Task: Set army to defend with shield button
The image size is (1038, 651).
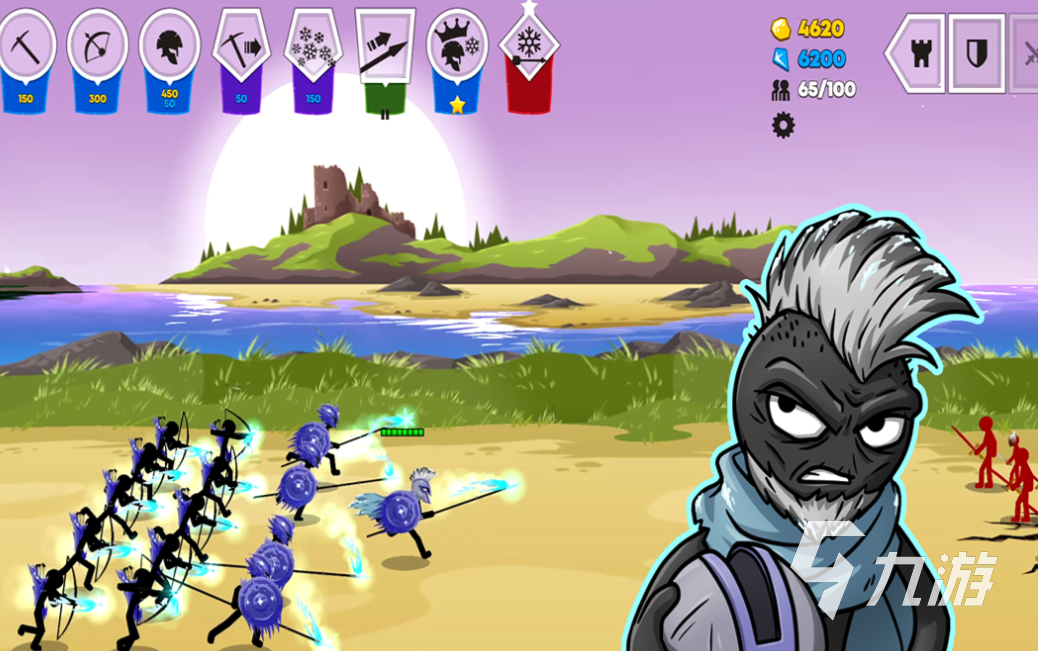Action: click(975, 54)
